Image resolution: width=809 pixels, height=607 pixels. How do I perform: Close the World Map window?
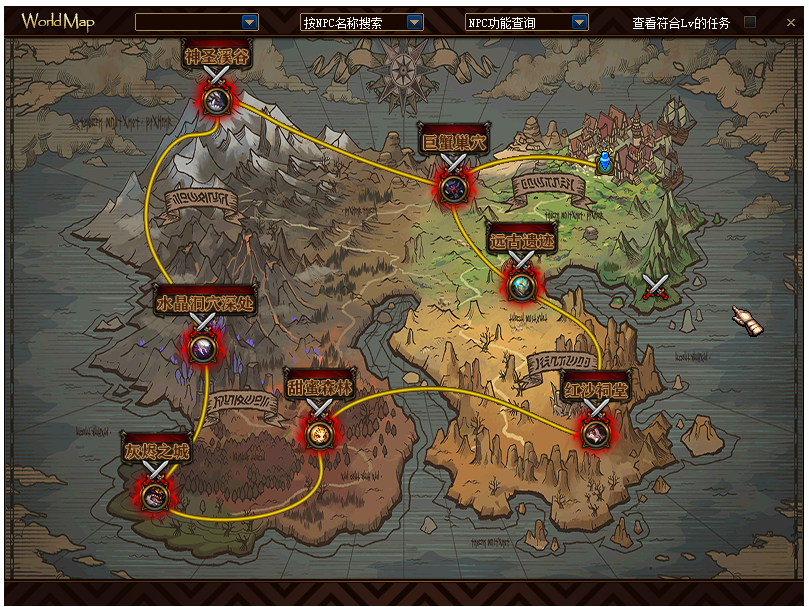pos(791,22)
